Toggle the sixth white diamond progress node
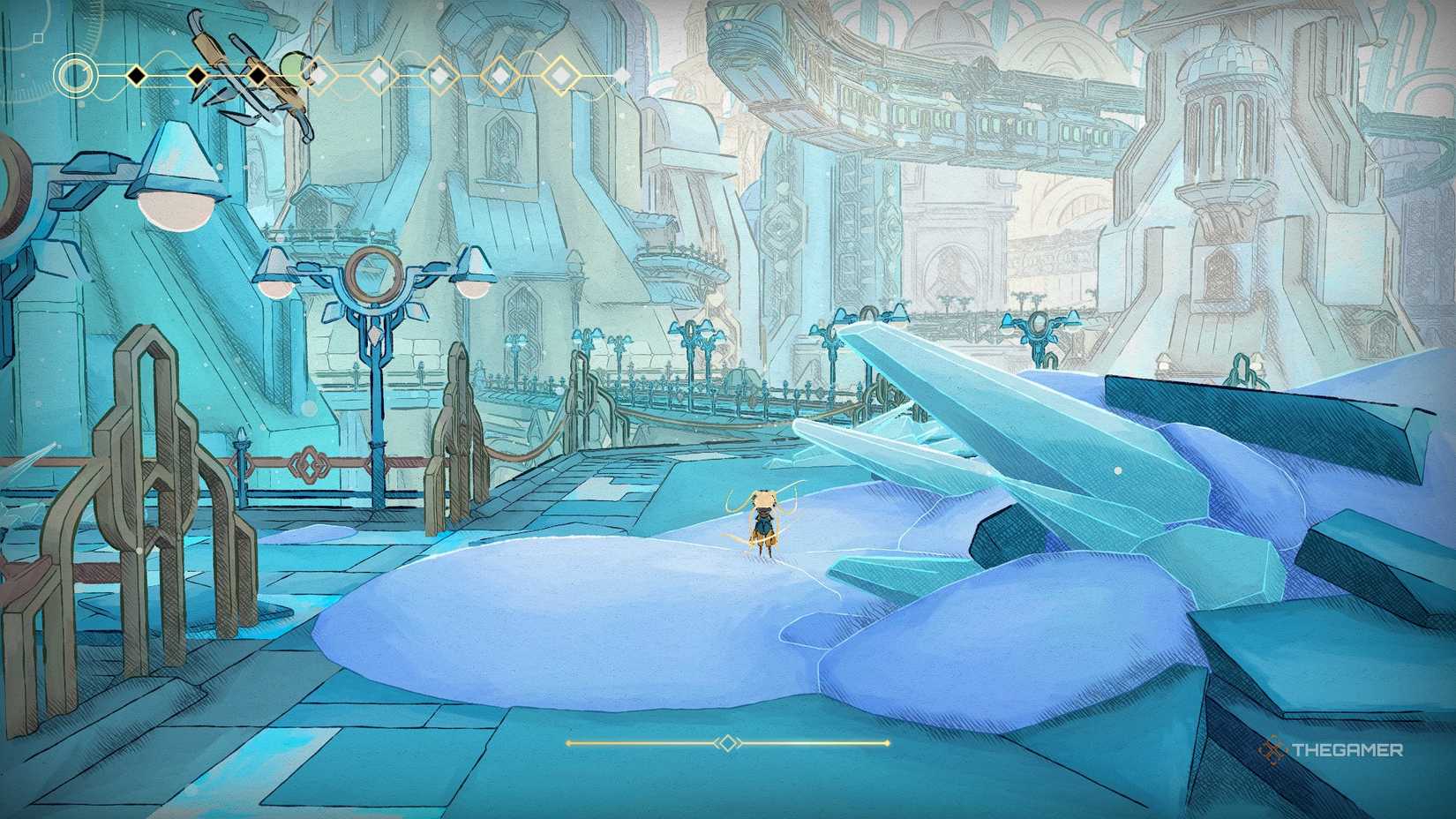 441,74
